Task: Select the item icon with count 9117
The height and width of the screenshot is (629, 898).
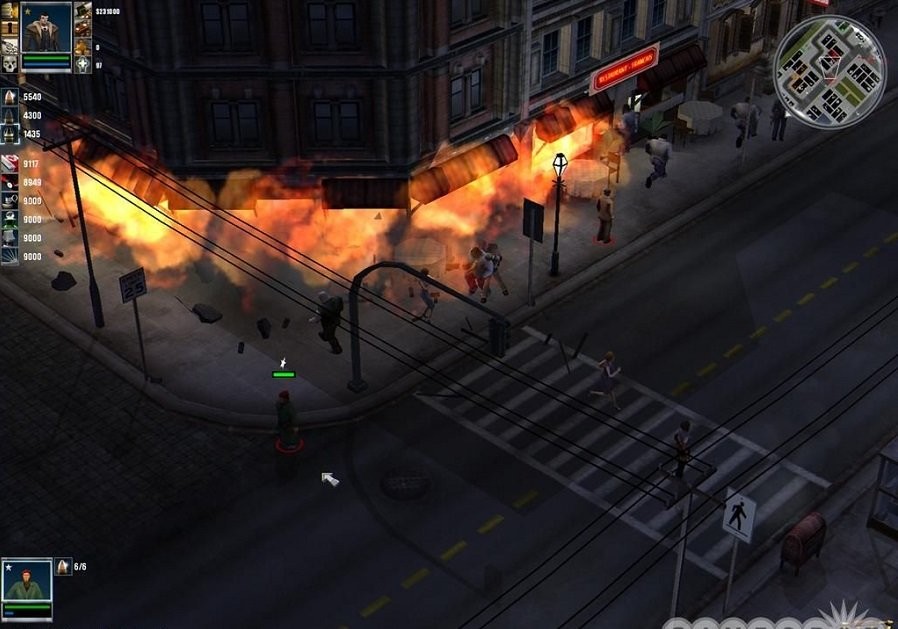Action: click(x=10, y=164)
